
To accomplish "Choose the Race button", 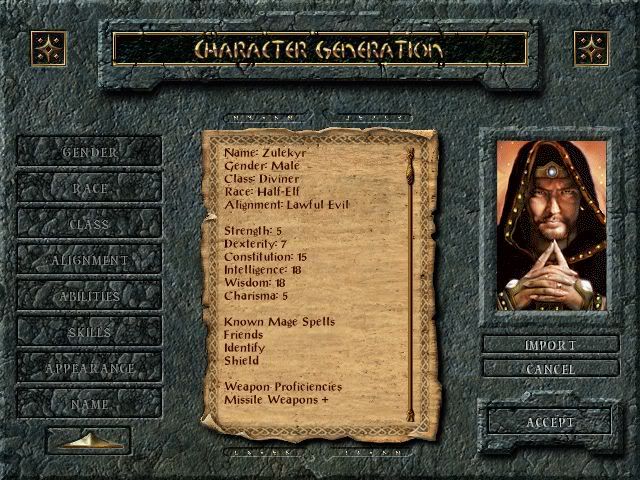I will coord(89,188).
